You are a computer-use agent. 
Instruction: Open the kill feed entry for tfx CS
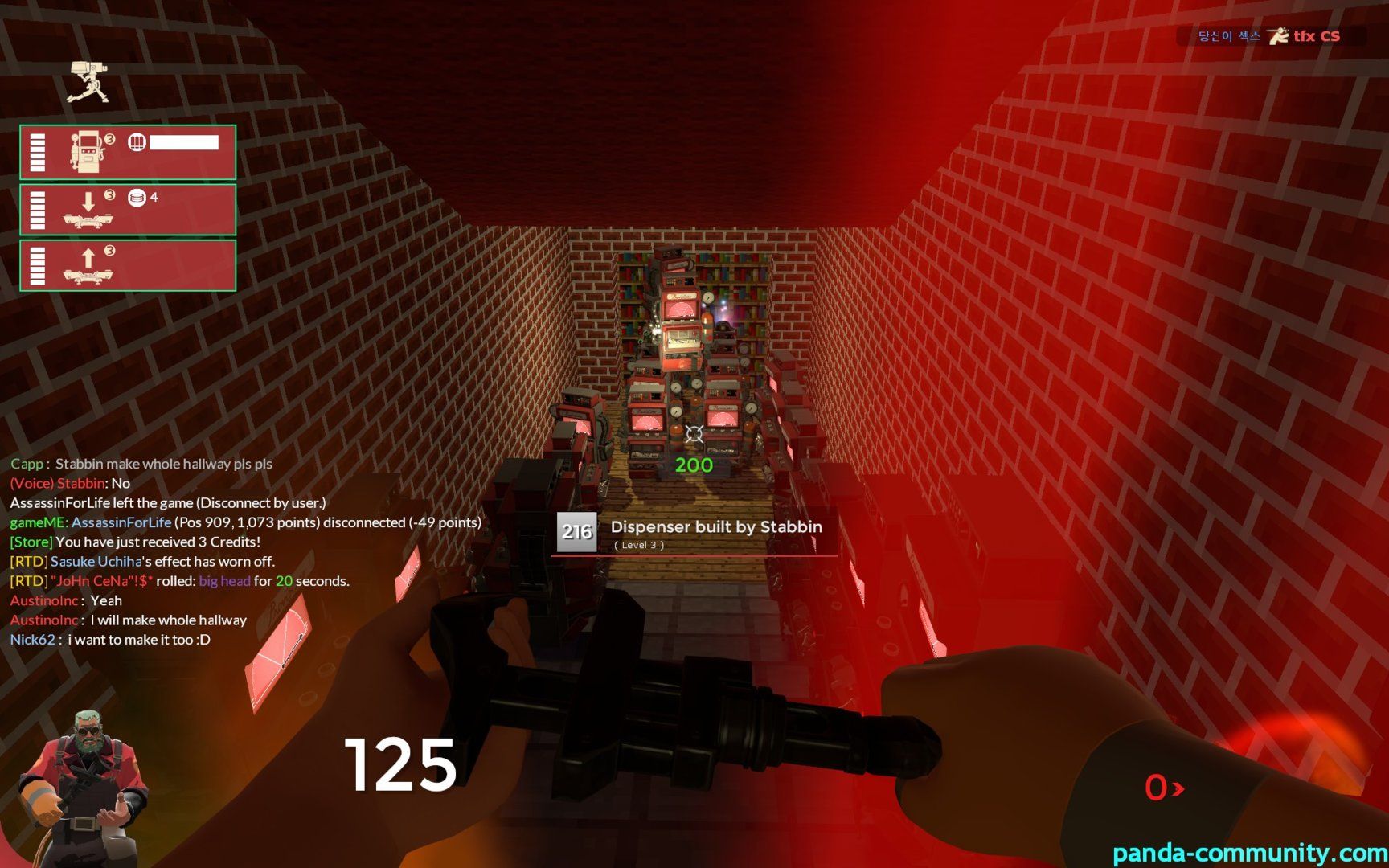[x=1270, y=36]
